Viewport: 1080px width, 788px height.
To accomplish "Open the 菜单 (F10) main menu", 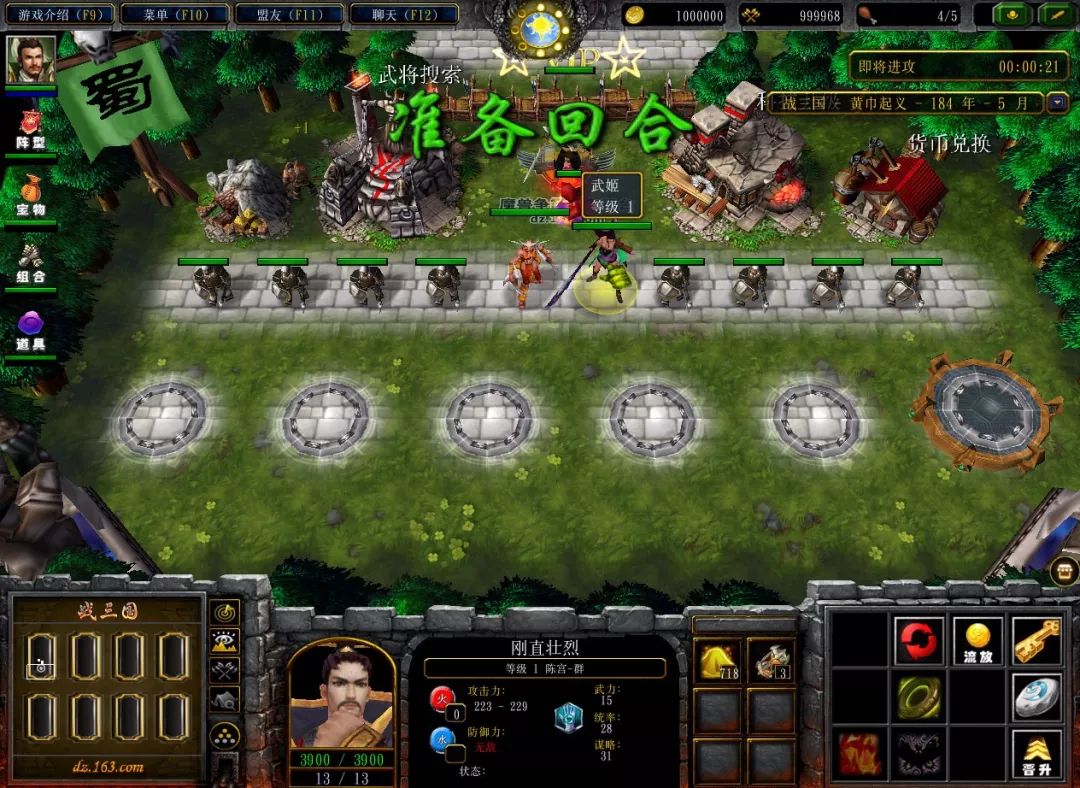I will pos(173,15).
